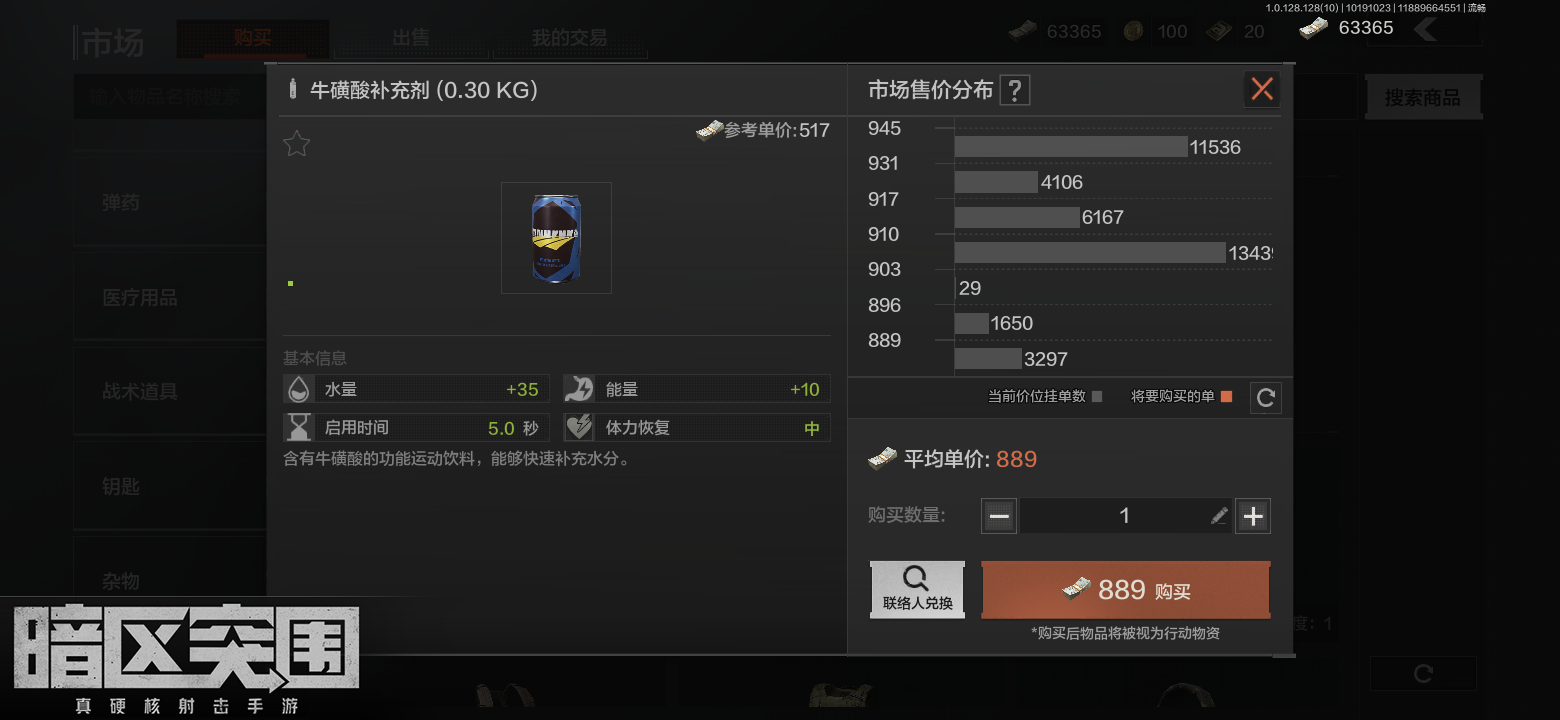
Task: Click the bonds icon showing 20
Action: coord(1218,31)
